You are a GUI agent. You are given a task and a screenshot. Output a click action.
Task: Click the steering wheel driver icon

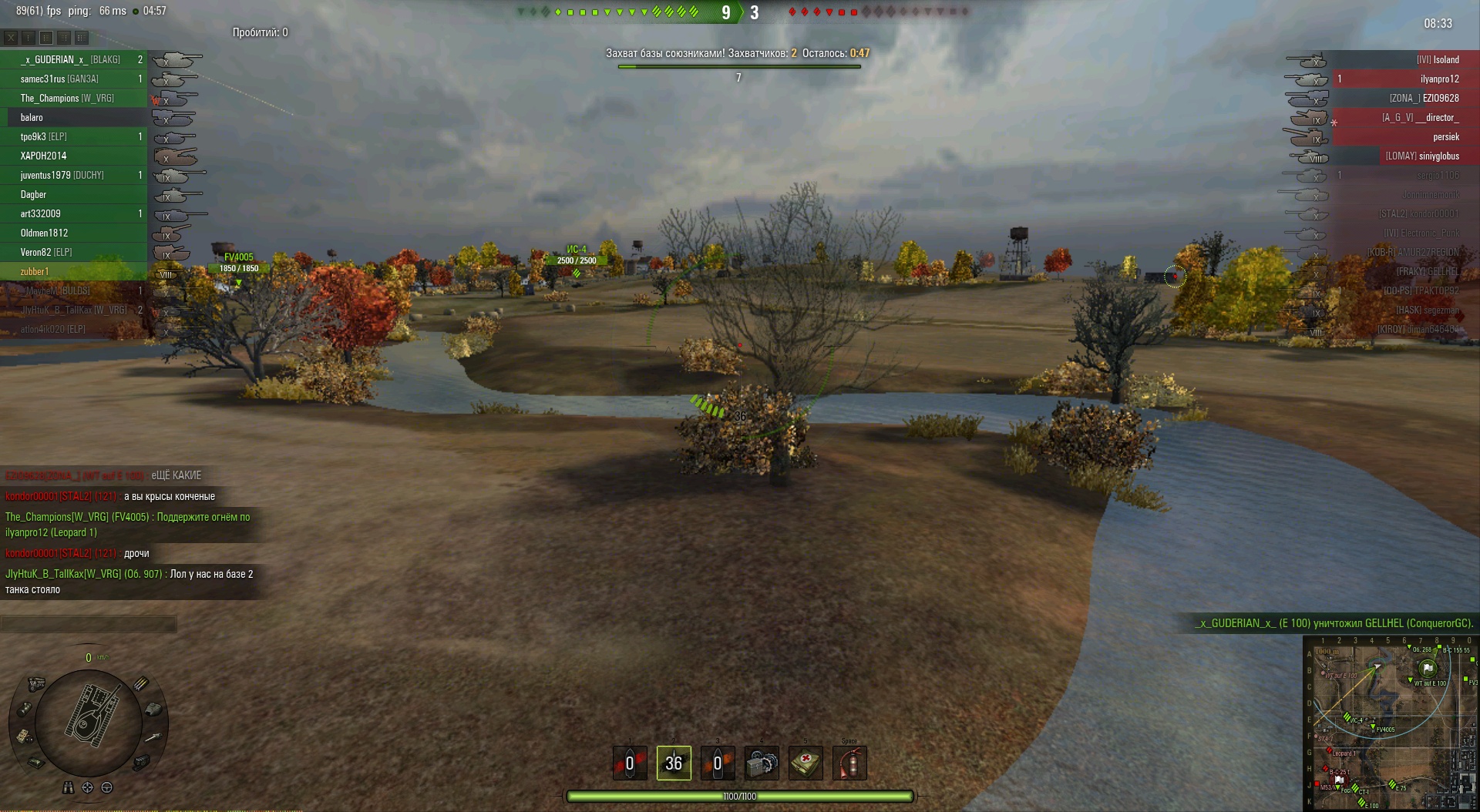point(107,787)
